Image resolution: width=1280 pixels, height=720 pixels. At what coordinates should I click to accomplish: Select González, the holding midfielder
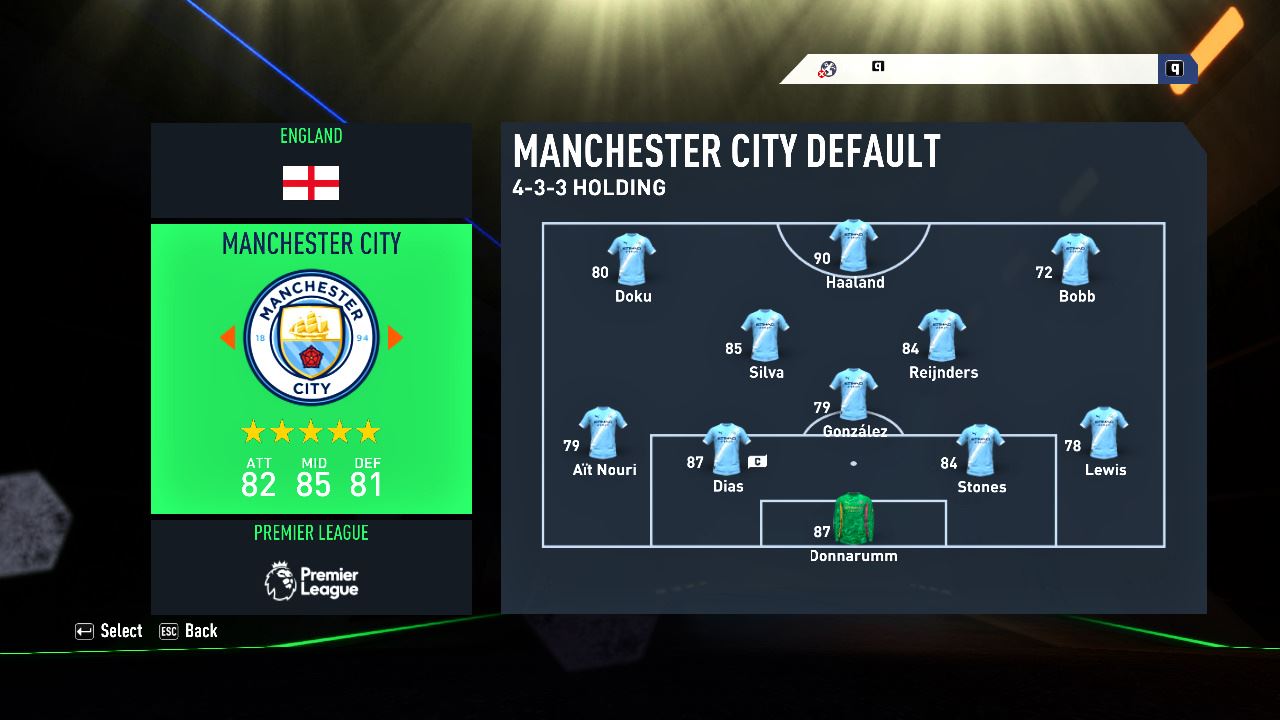point(853,395)
